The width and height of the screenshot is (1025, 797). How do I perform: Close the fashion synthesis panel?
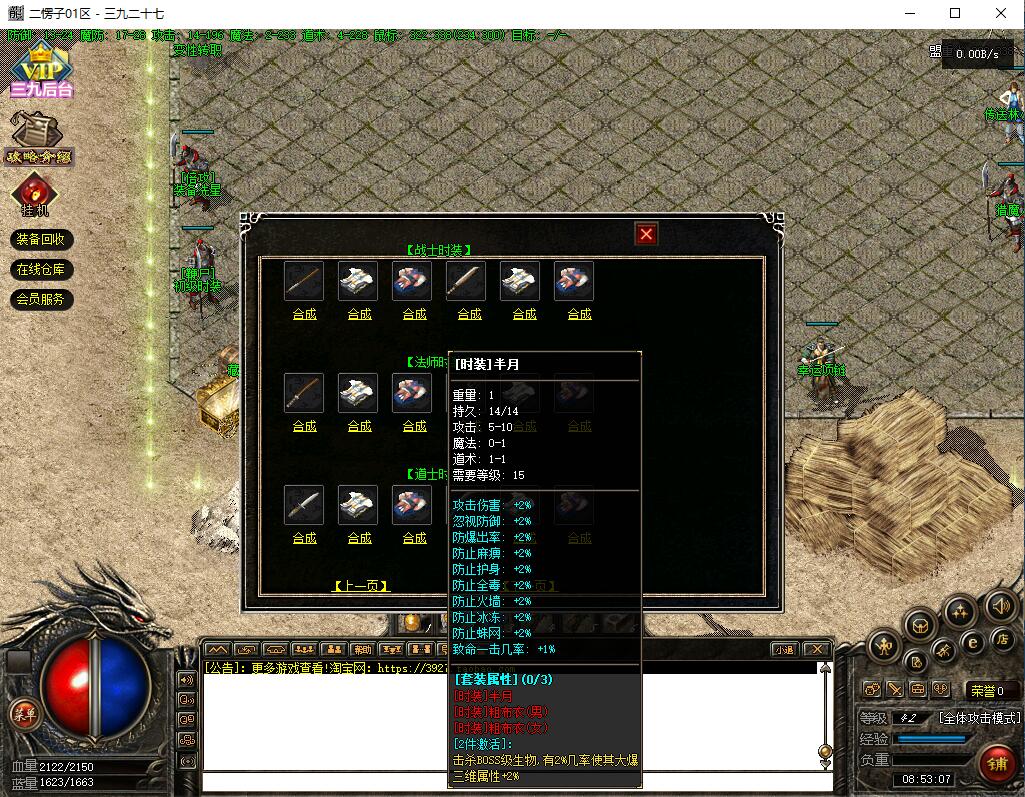point(646,234)
